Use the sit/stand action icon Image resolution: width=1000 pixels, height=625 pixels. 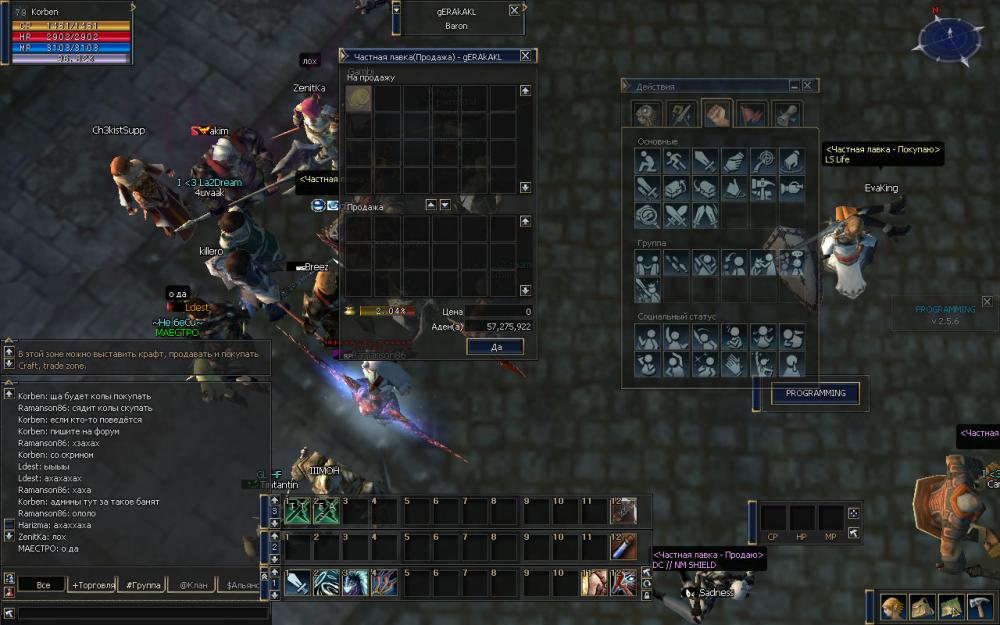(x=649, y=160)
